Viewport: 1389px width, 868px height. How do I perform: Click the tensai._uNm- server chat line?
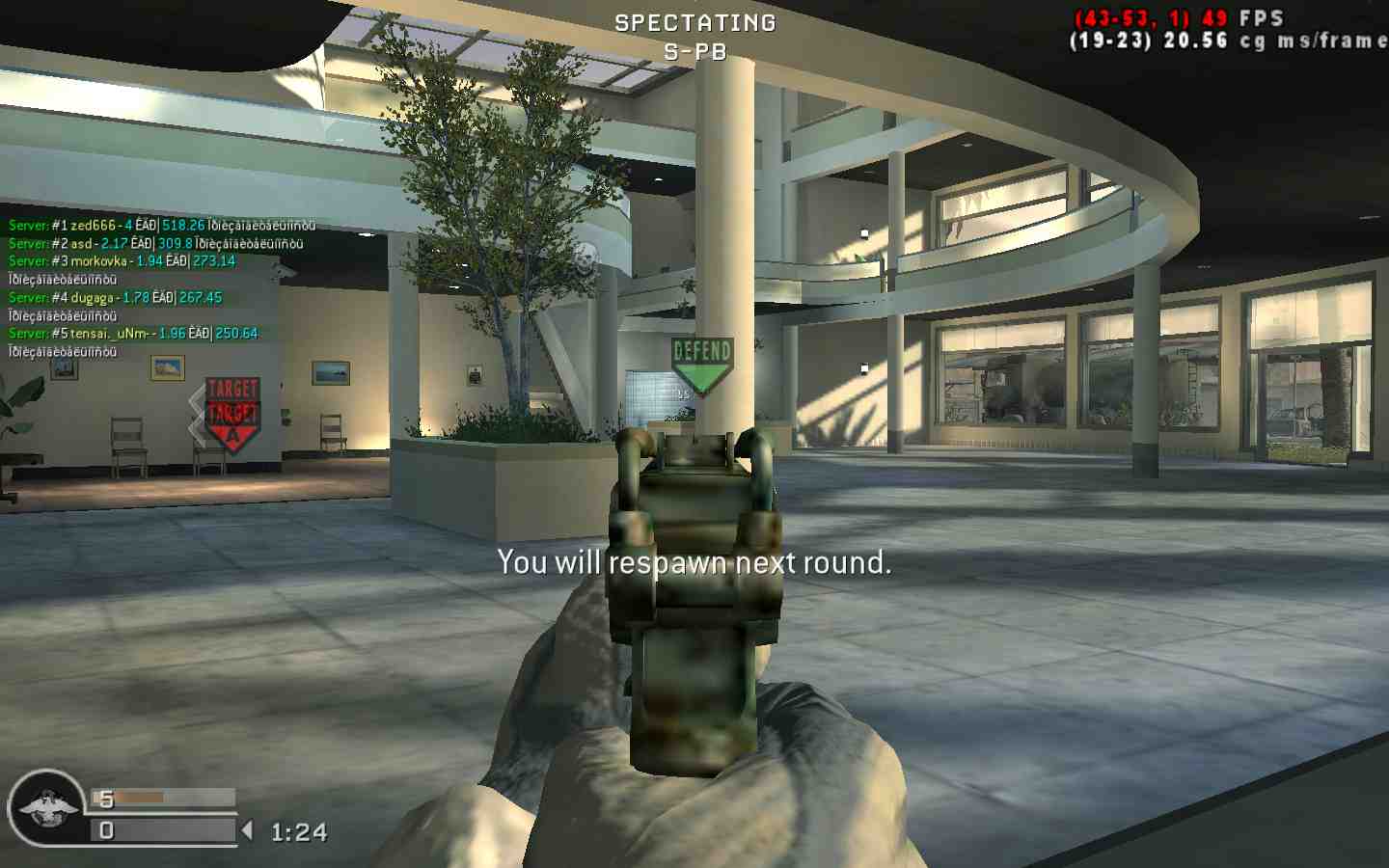pyautogui.click(x=133, y=334)
